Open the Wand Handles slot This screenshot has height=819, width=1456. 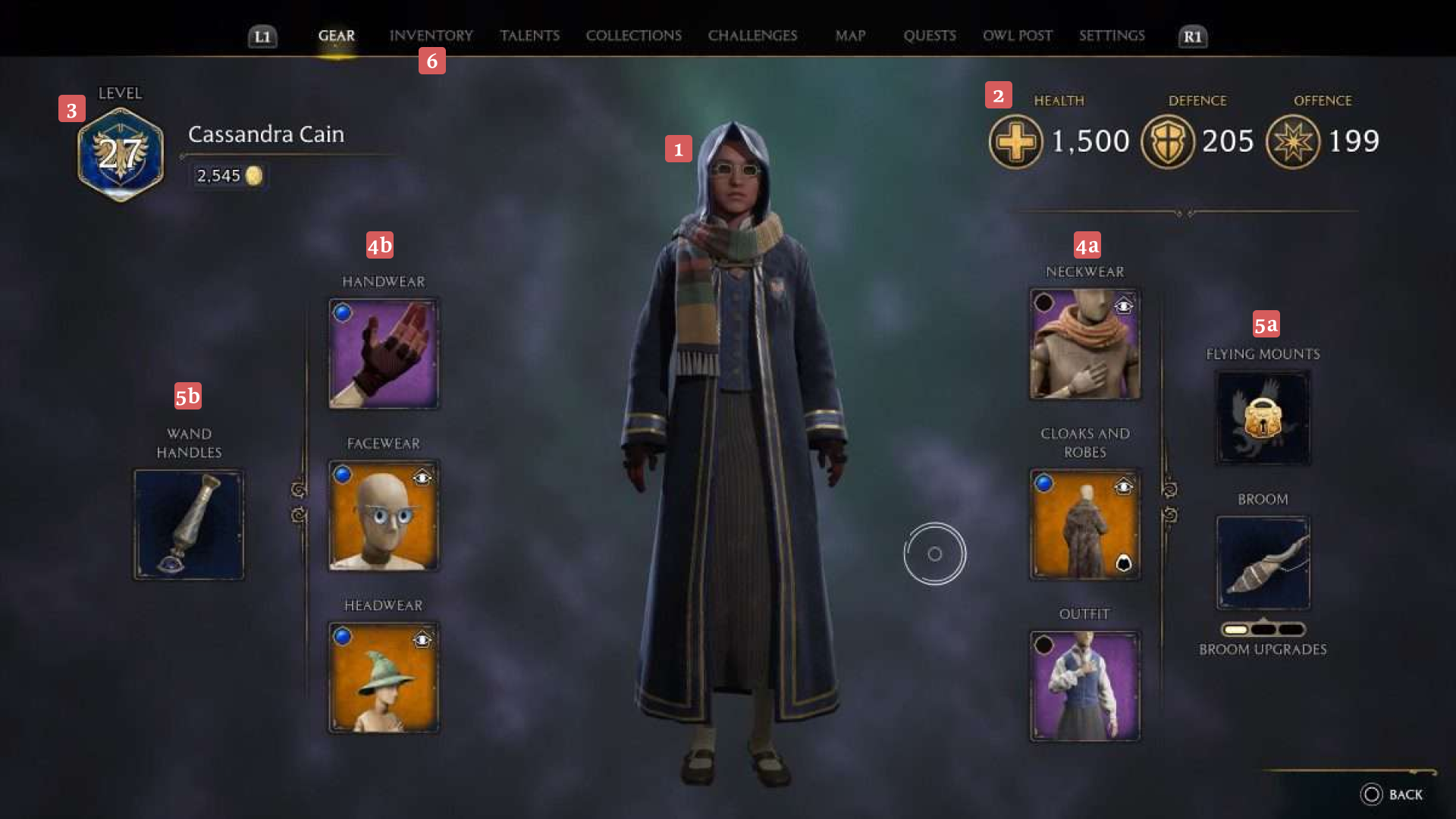(x=189, y=524)
